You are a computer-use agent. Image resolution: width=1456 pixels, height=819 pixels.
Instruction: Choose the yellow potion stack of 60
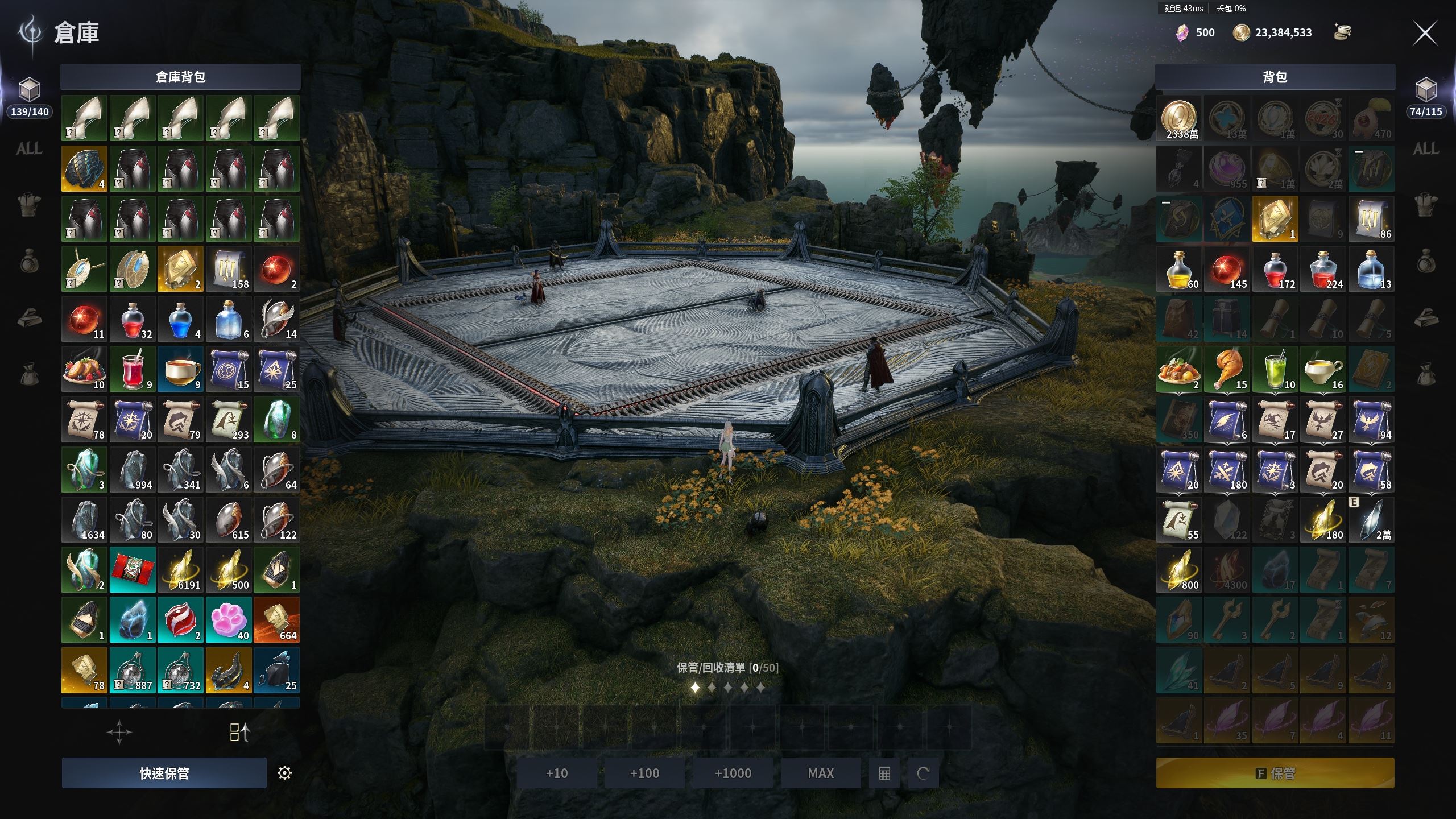click(1179, 270)
